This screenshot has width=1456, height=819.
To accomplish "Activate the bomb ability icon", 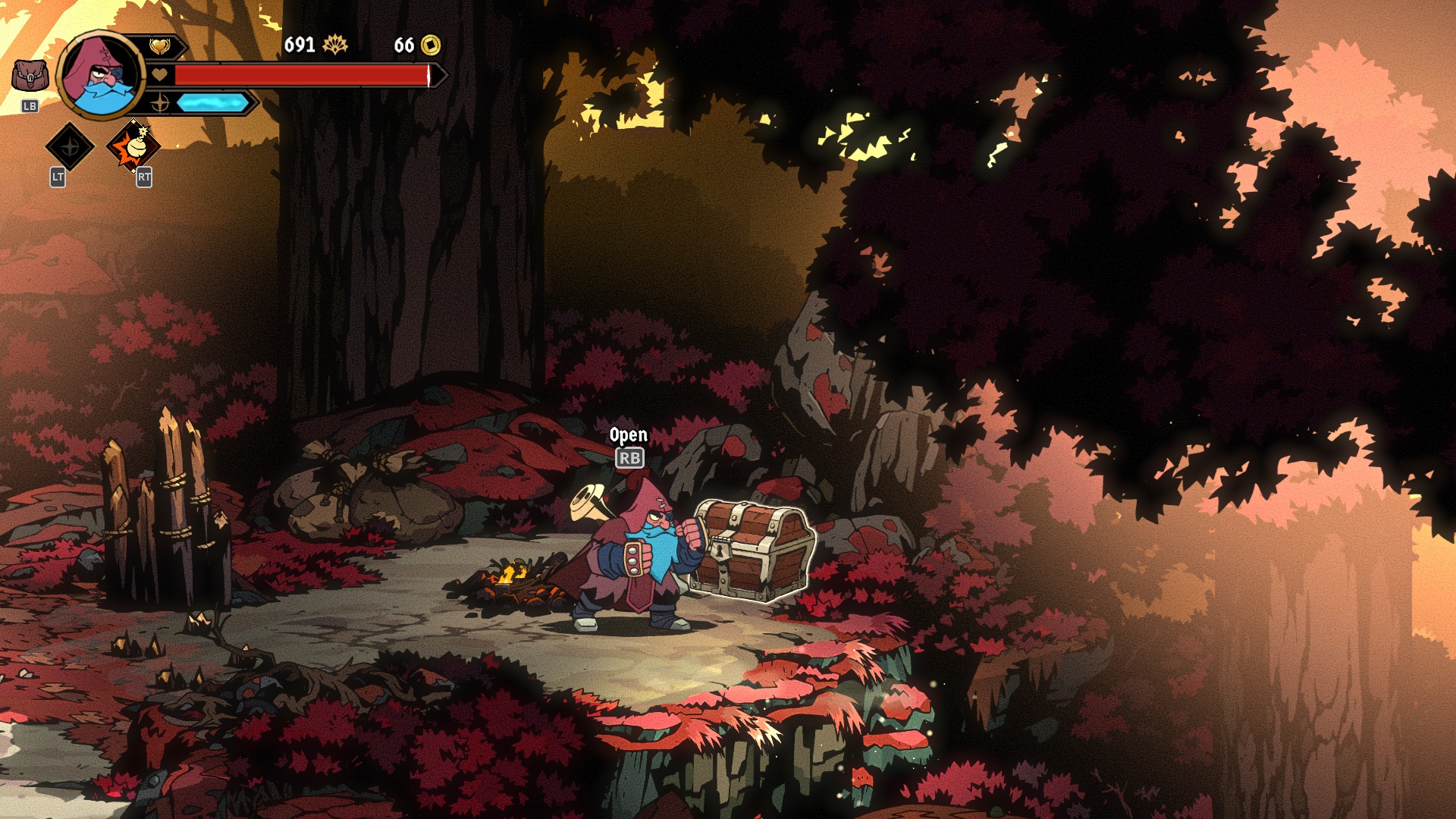I will [133, 146].
